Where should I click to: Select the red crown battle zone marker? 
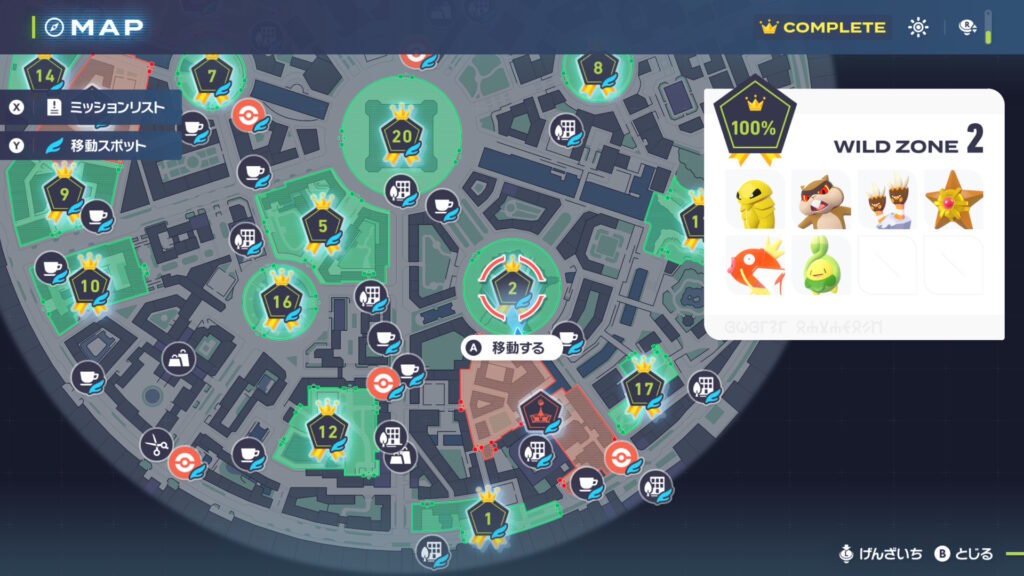pyautogui.click(x=537, y=412)
